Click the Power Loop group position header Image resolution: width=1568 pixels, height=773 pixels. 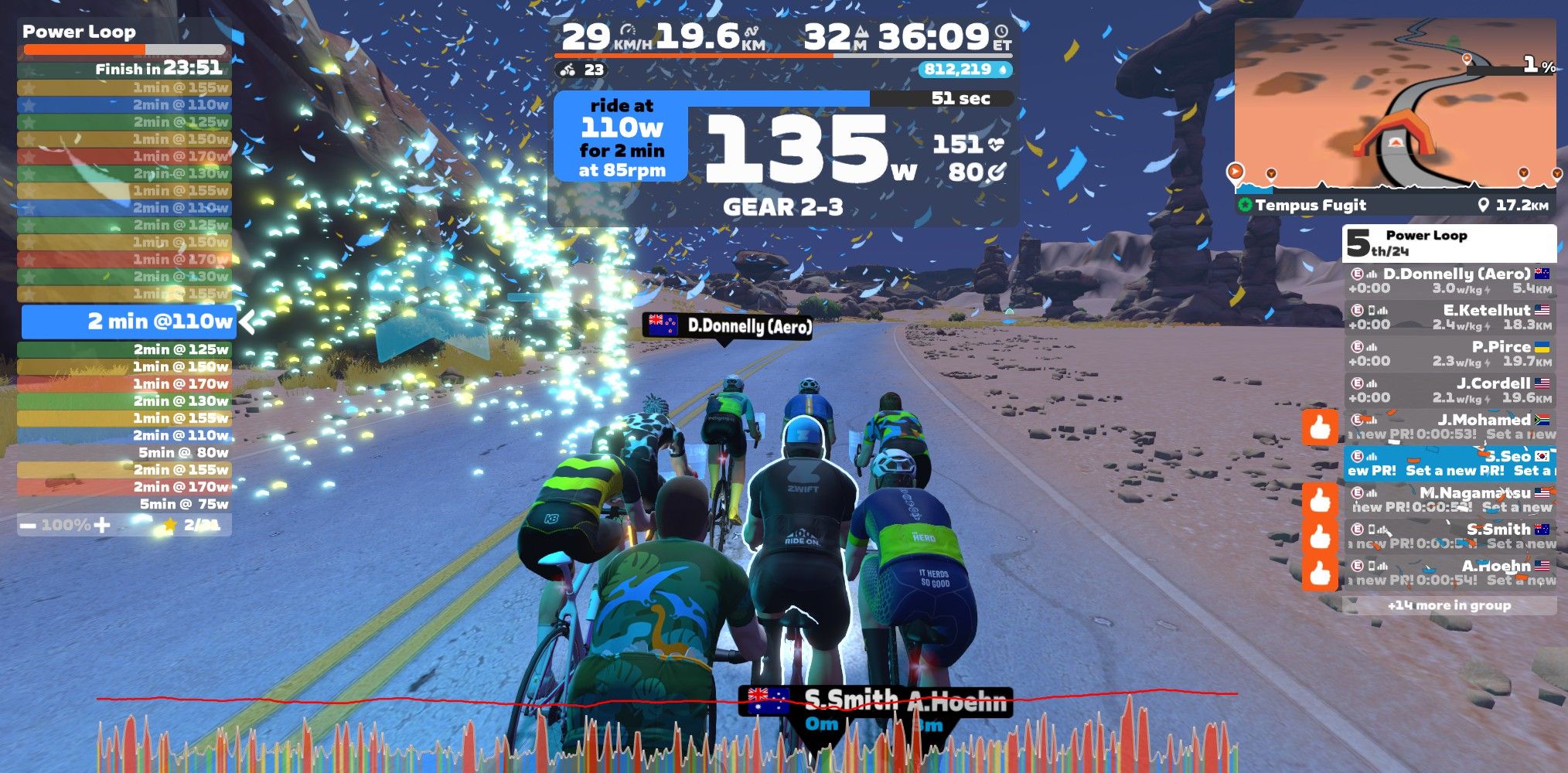1449,243
